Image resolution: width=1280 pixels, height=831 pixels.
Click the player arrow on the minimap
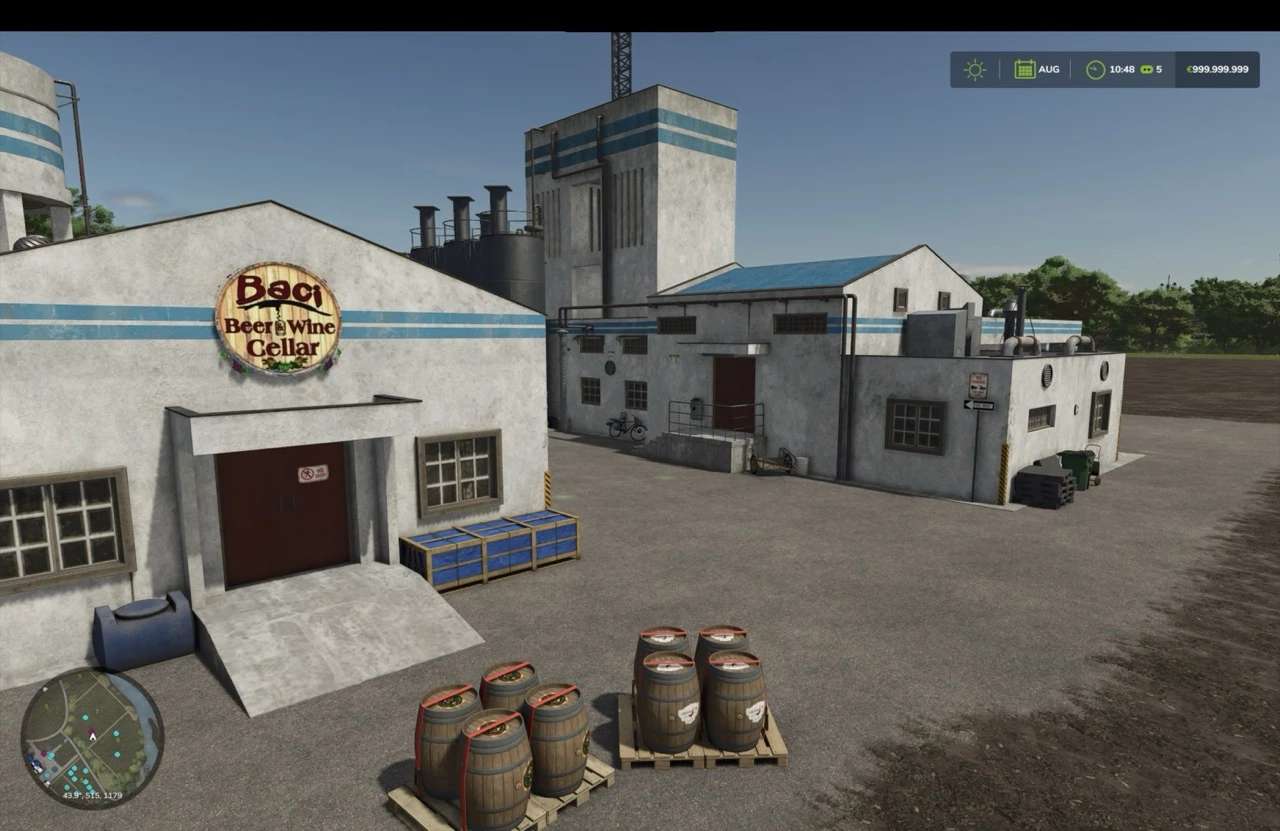[x=93, y=737]
